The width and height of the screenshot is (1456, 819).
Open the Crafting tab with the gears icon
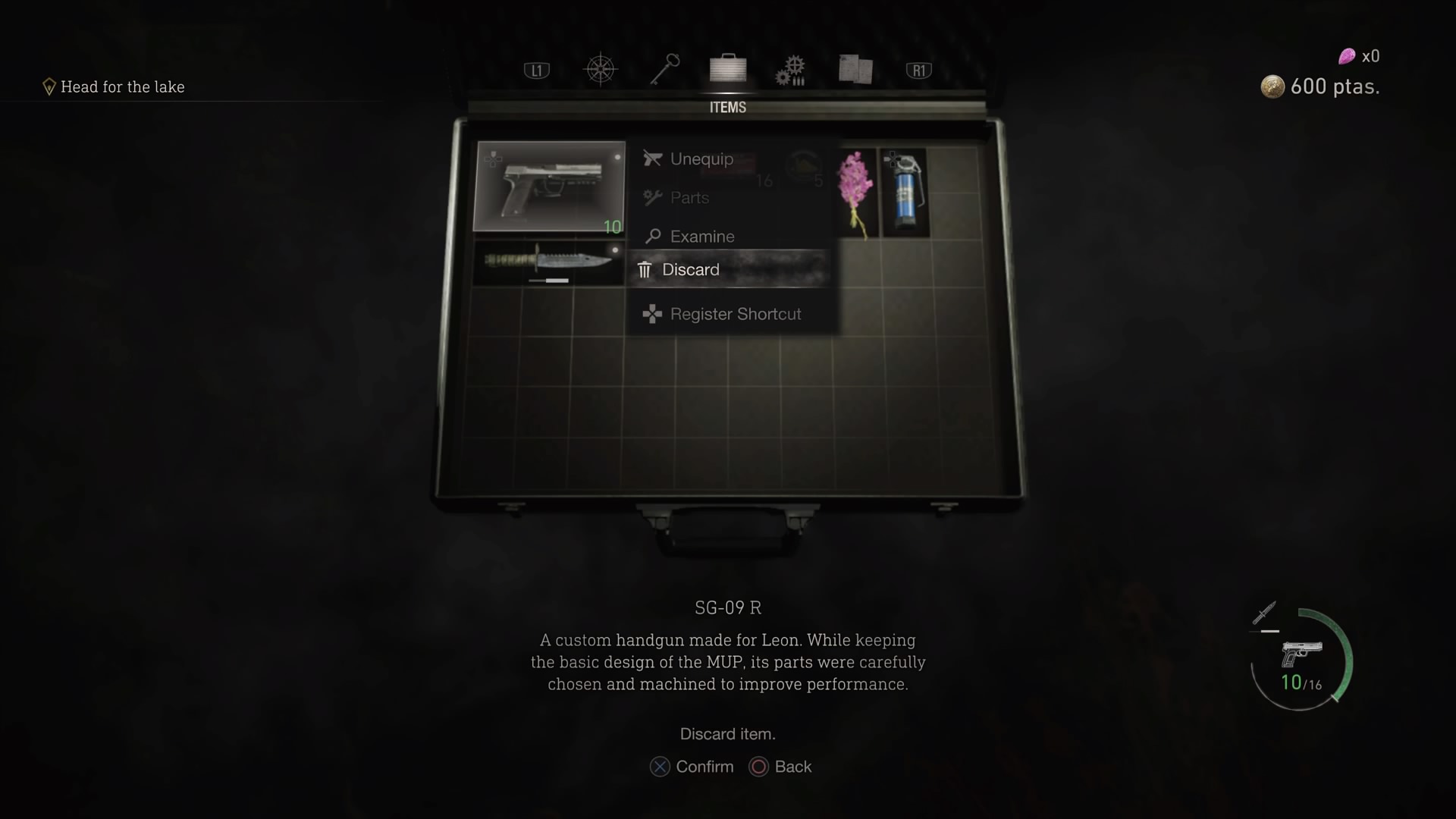(791, 69)
